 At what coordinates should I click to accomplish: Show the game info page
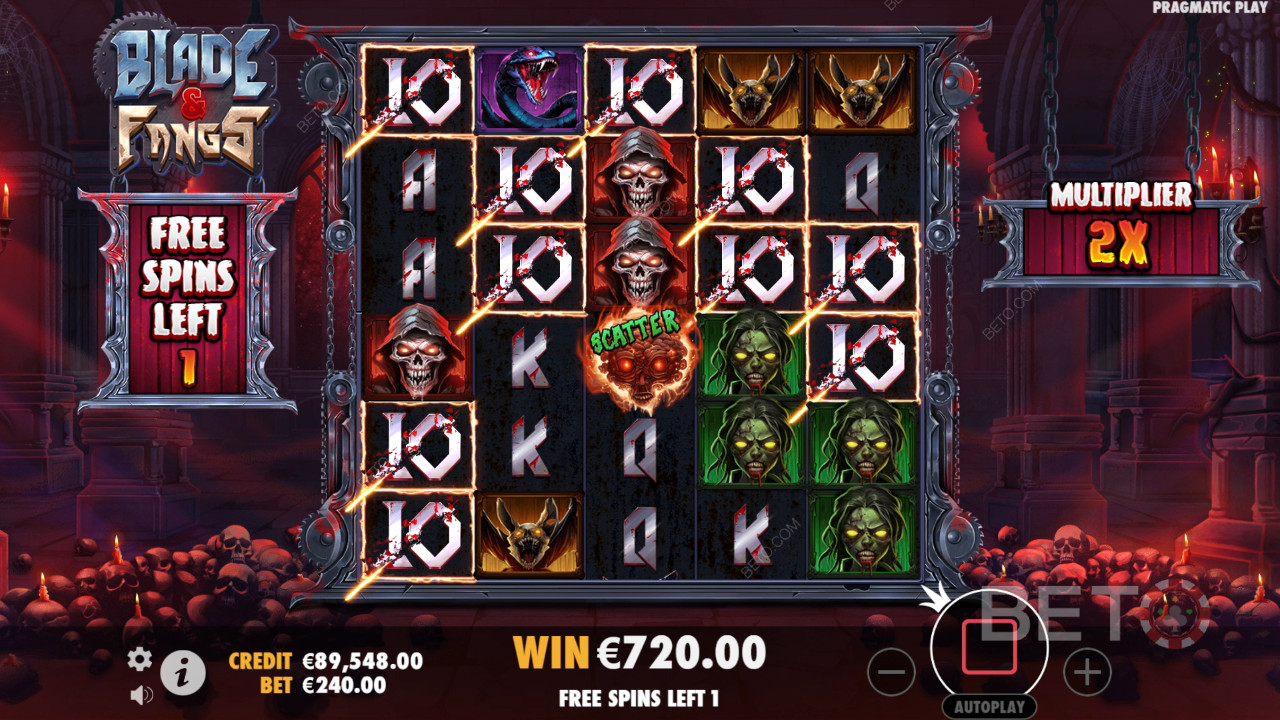182,673
